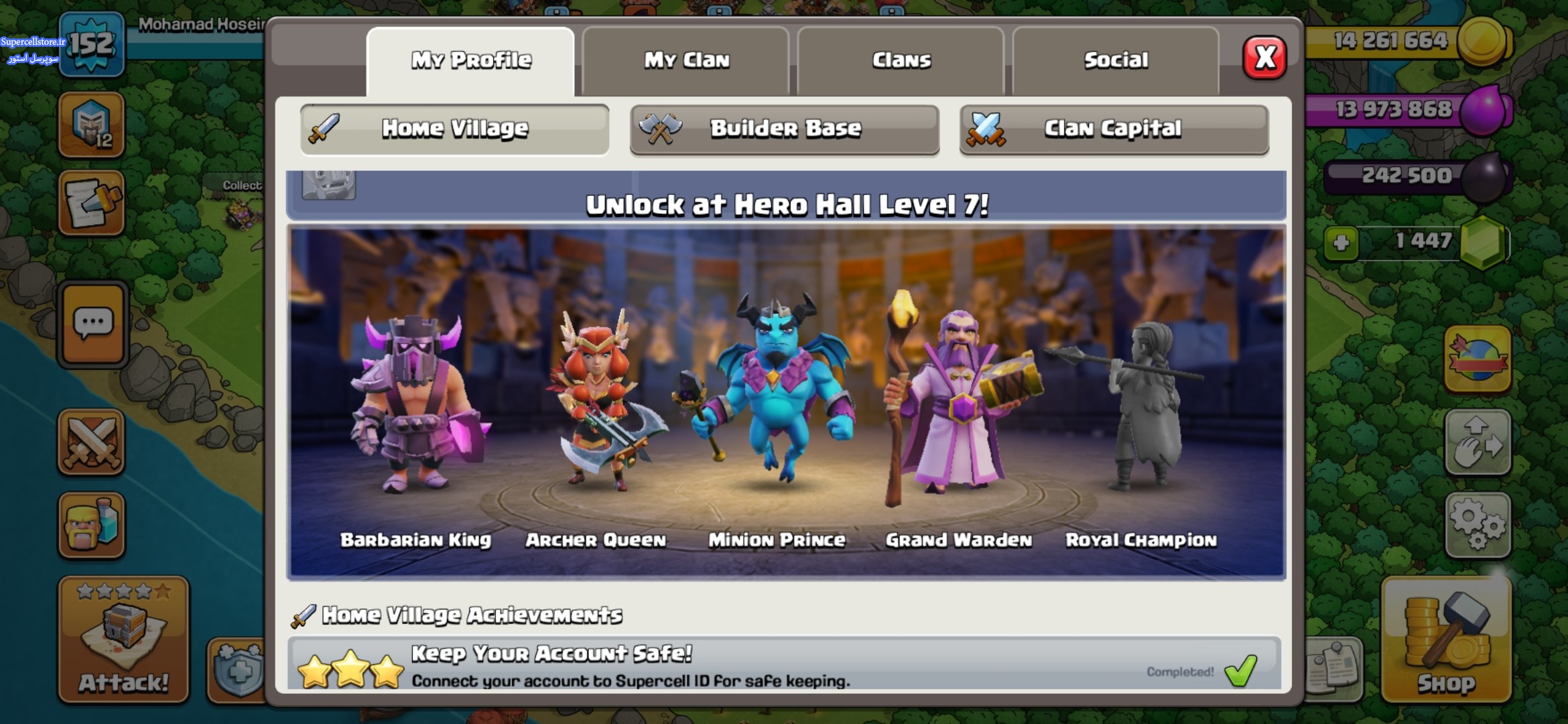
Task: Switch to Builder Base profile
Action: pyautogui.click(x=784, y=129)
